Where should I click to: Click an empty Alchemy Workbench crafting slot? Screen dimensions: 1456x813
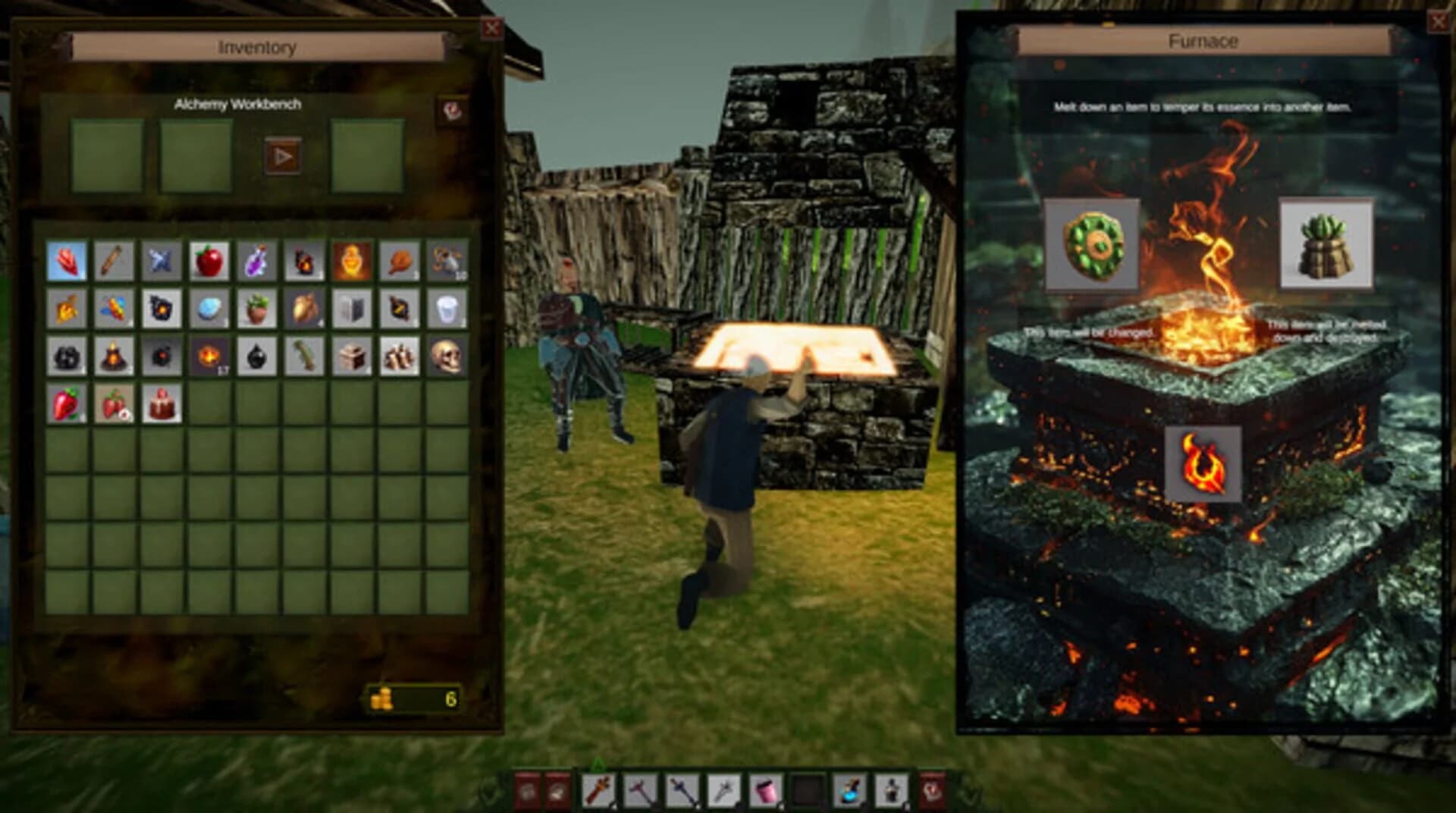pos(106,152)
